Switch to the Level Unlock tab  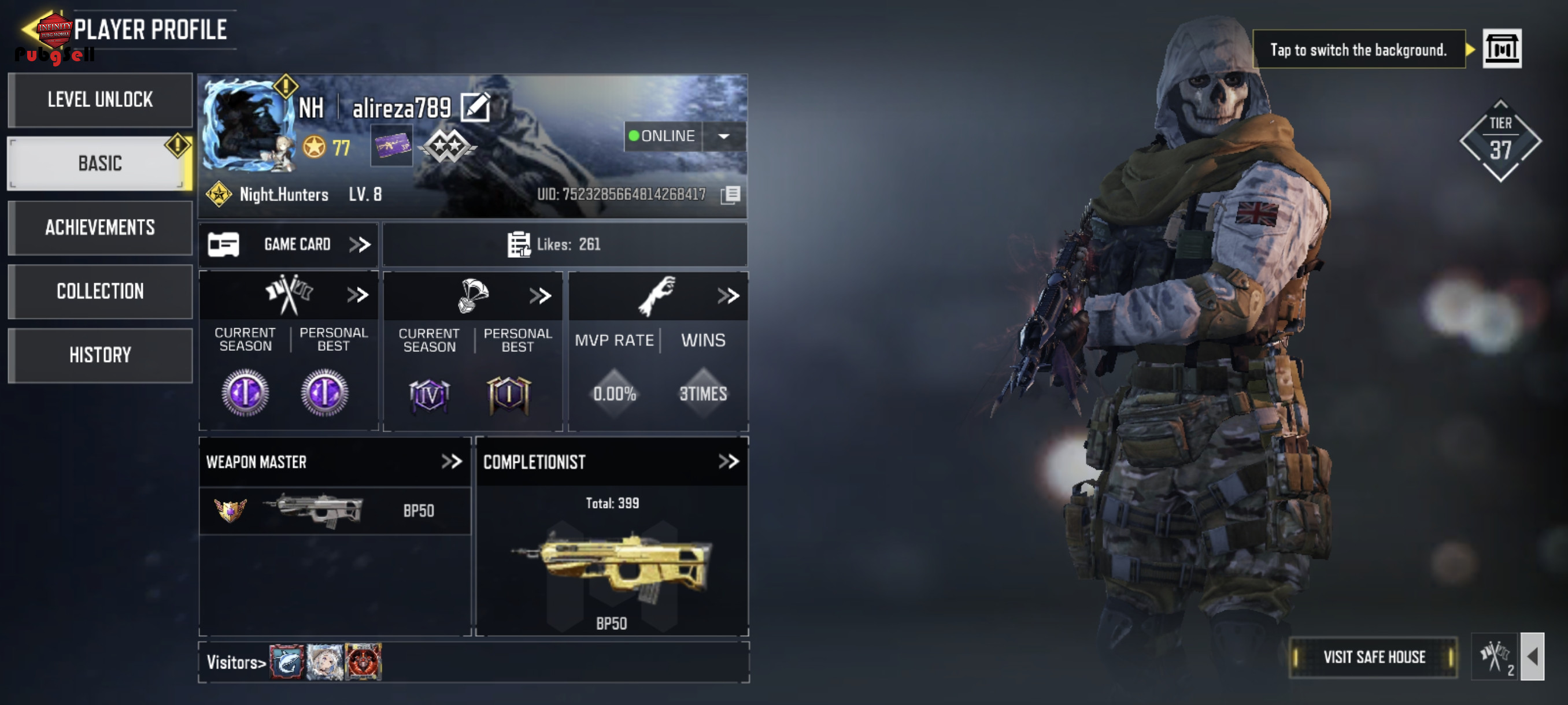point(100,99)
